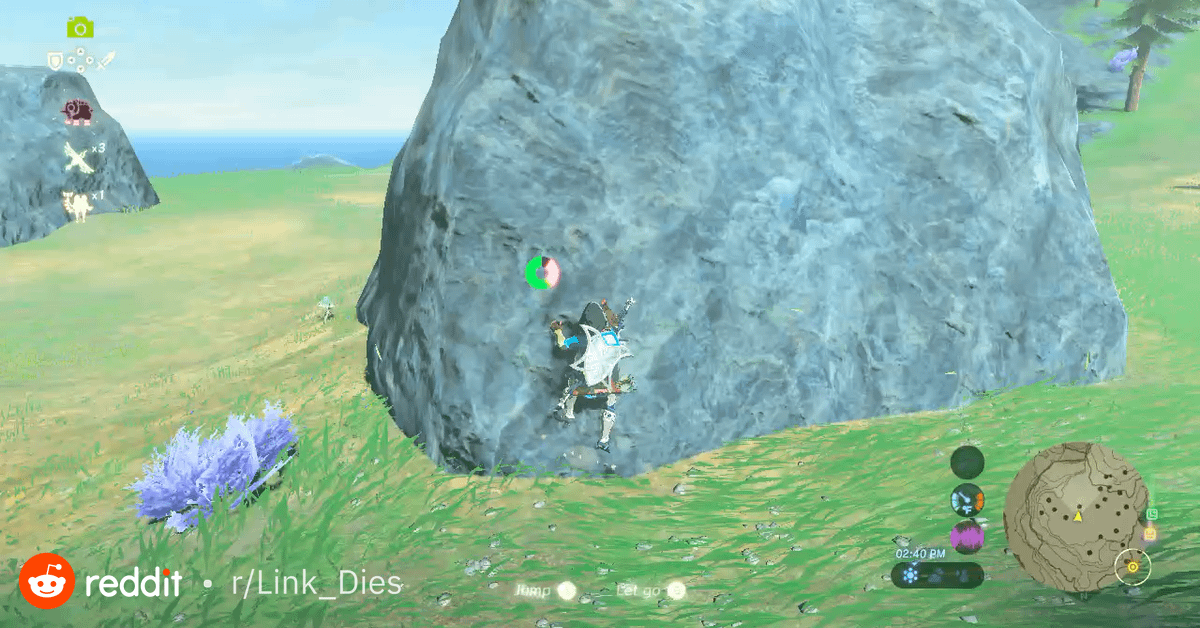Select the shield quick-slot icon
The width and height of the screenshot is (1200, 628).
pyautogui.click(x=56, y=61)
